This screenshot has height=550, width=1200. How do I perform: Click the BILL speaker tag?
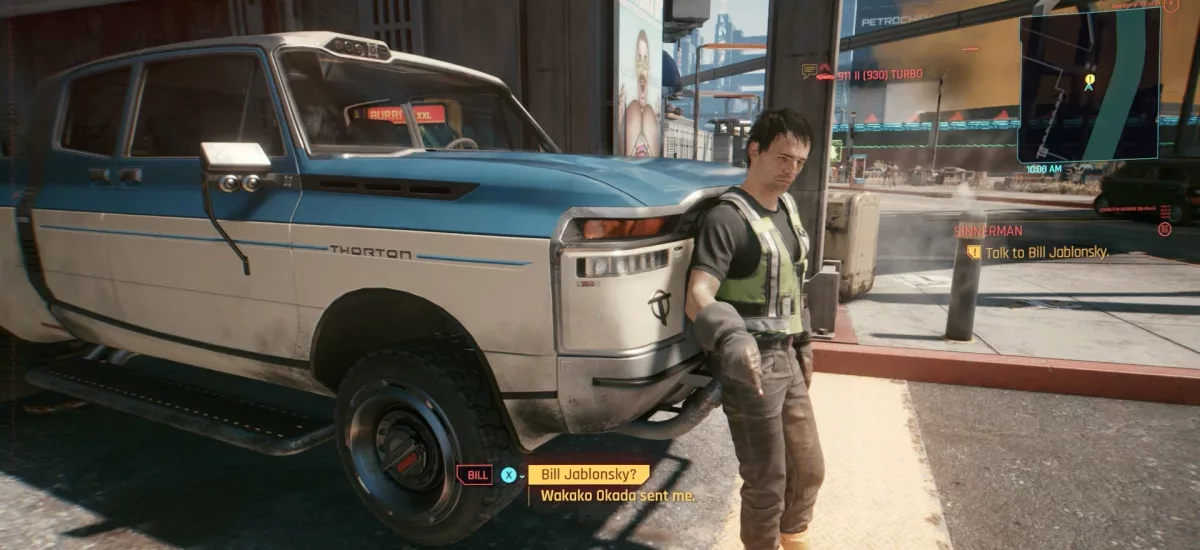point(474,475)
